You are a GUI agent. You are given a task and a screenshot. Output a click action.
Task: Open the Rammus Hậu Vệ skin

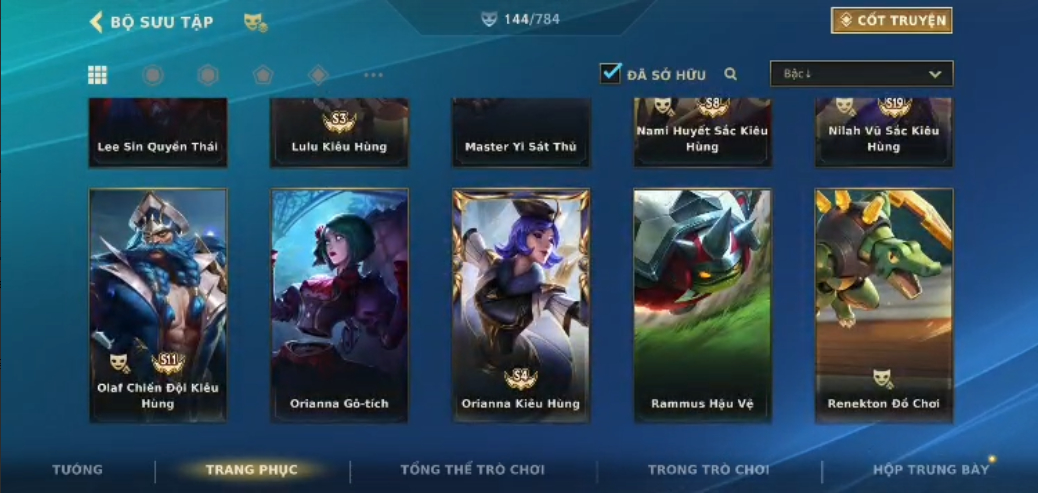[702, 304]
